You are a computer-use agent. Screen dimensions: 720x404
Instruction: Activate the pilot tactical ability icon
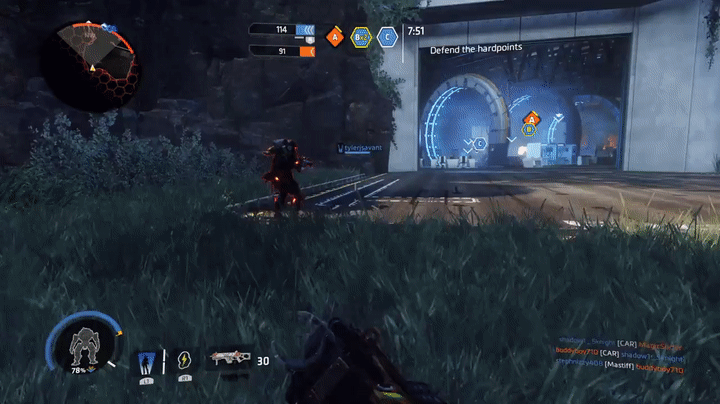pyautogui.click(x=146, y=361)
